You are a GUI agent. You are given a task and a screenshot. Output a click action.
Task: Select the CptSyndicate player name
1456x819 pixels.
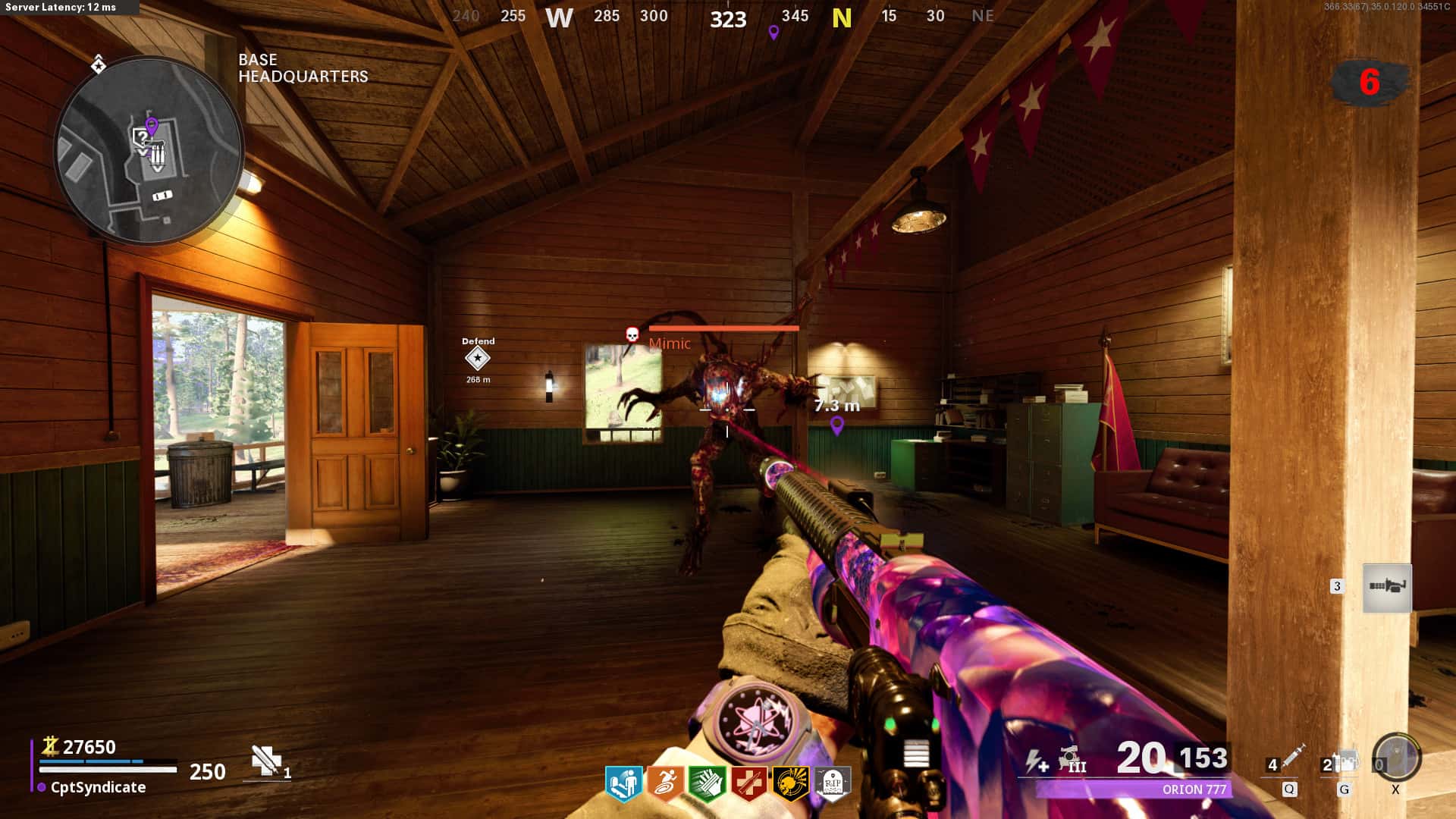click(x=98, y=787)
